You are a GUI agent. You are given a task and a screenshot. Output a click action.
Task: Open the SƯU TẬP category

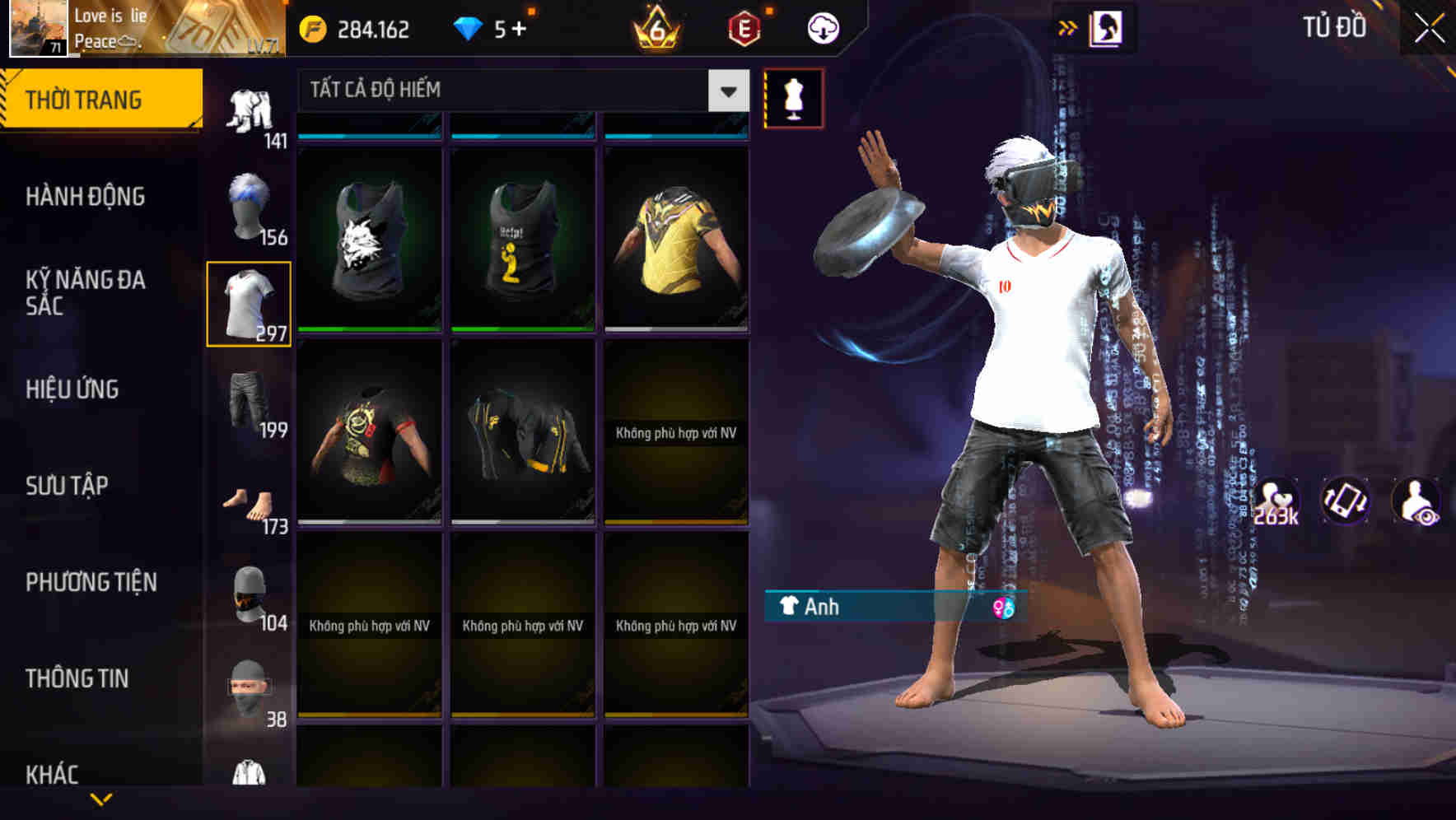[x=64, y=486]
